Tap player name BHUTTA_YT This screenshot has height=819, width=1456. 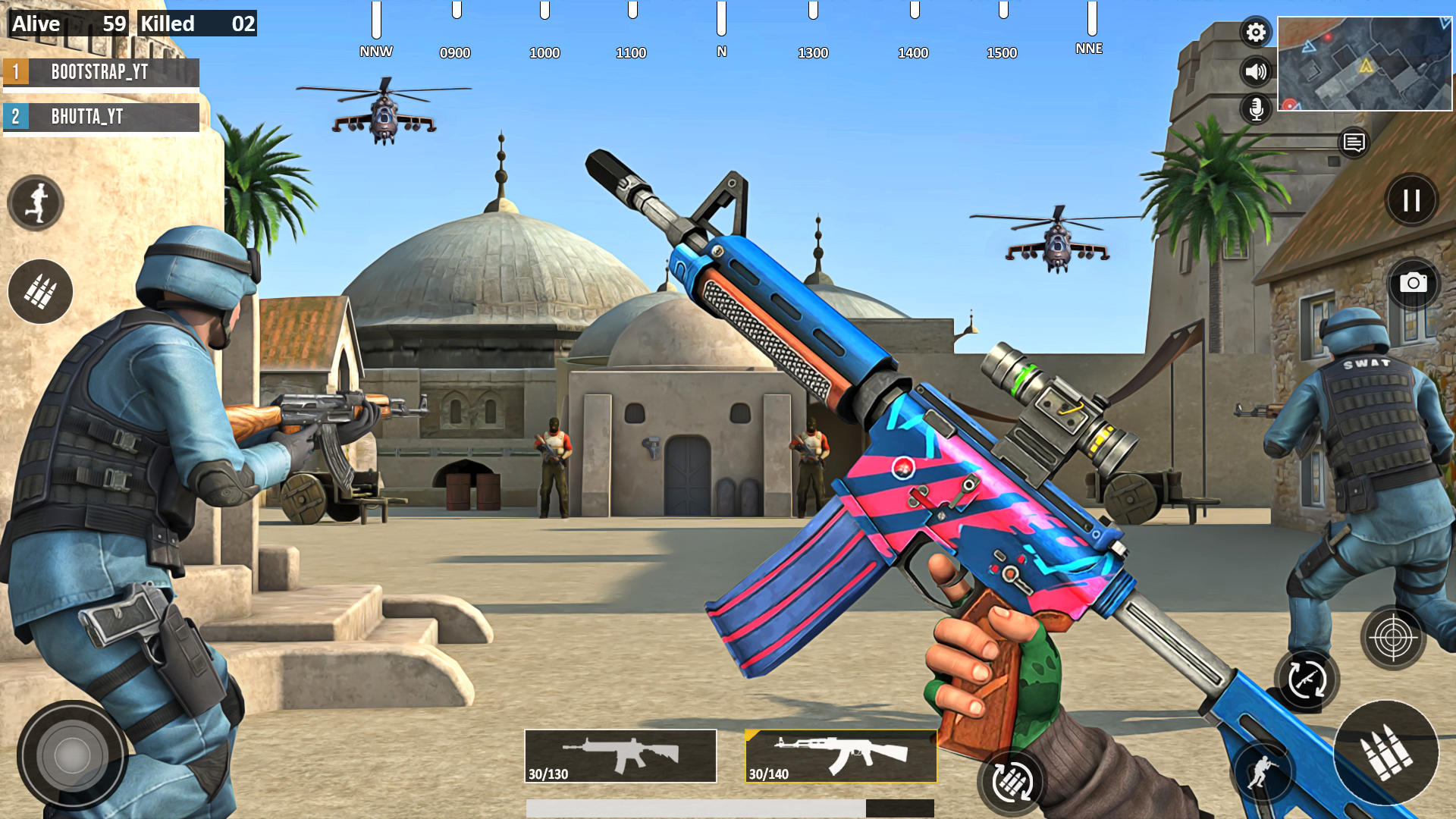pyautogui.click(x=101, y=117)
